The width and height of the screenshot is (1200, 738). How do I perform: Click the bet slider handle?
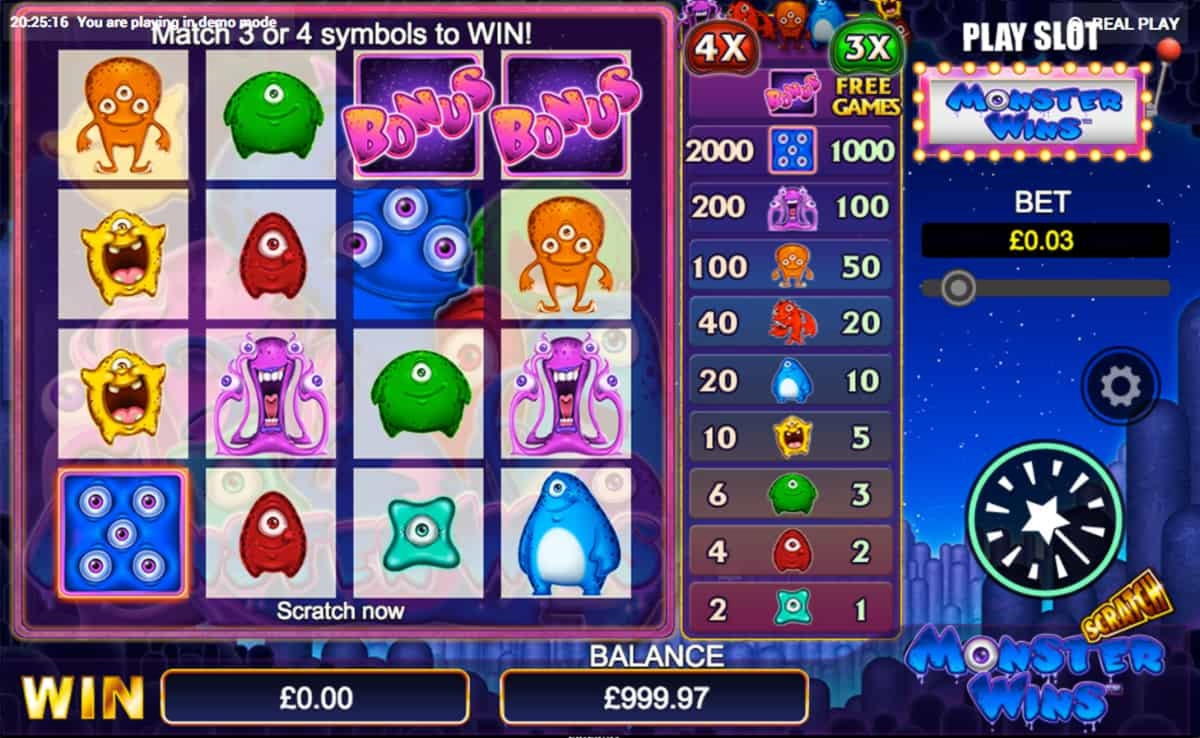click(959, 288)
